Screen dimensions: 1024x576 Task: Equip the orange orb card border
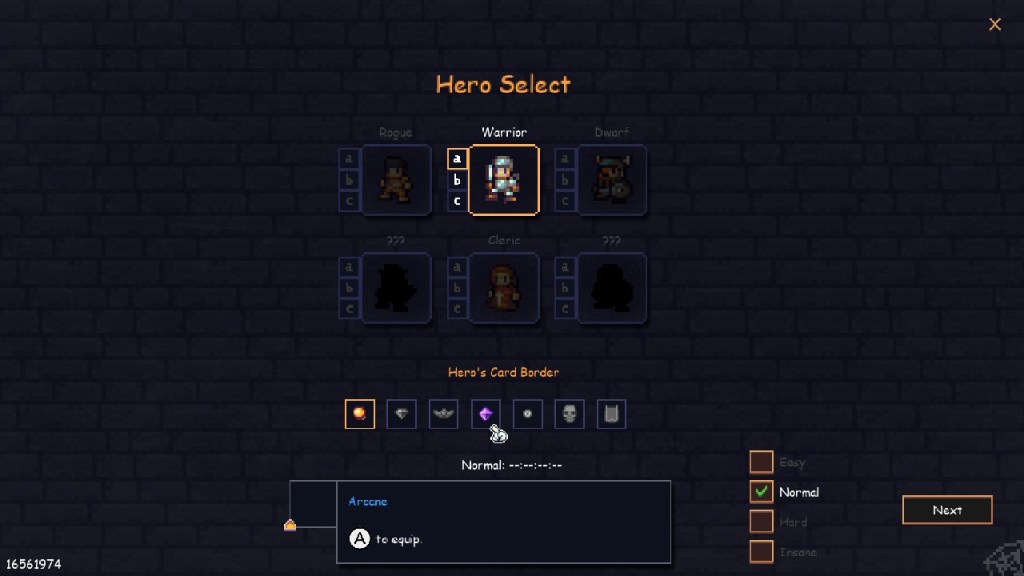(360, 414)
